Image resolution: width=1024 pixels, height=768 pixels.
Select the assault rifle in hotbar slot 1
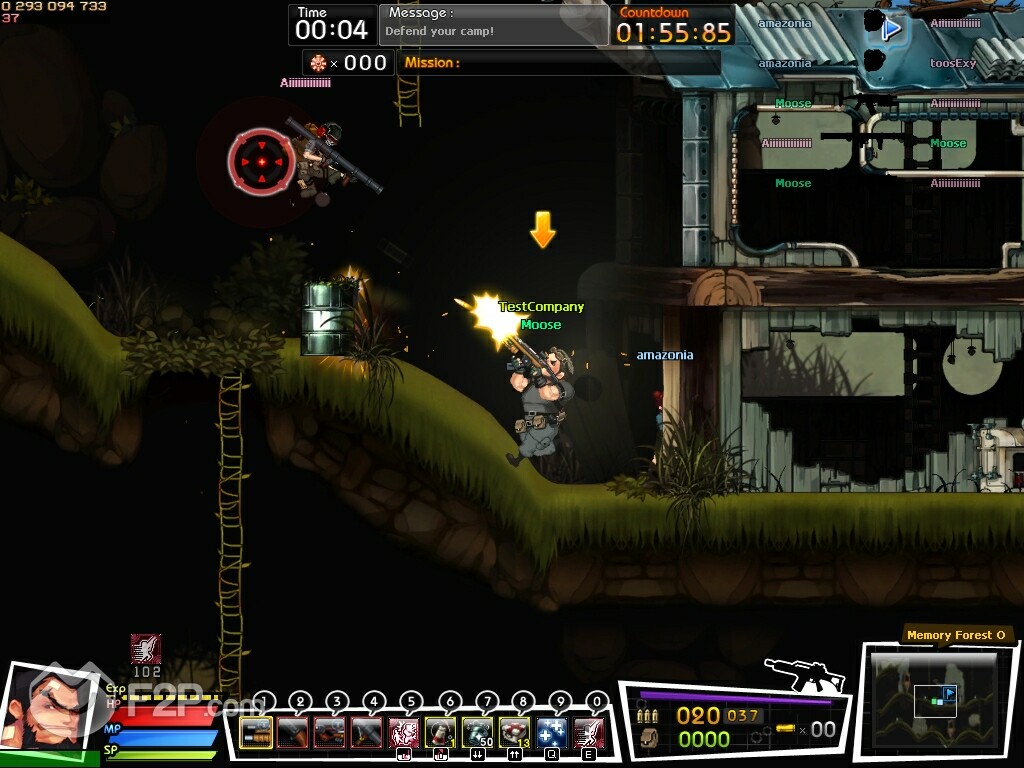(256, 732)
